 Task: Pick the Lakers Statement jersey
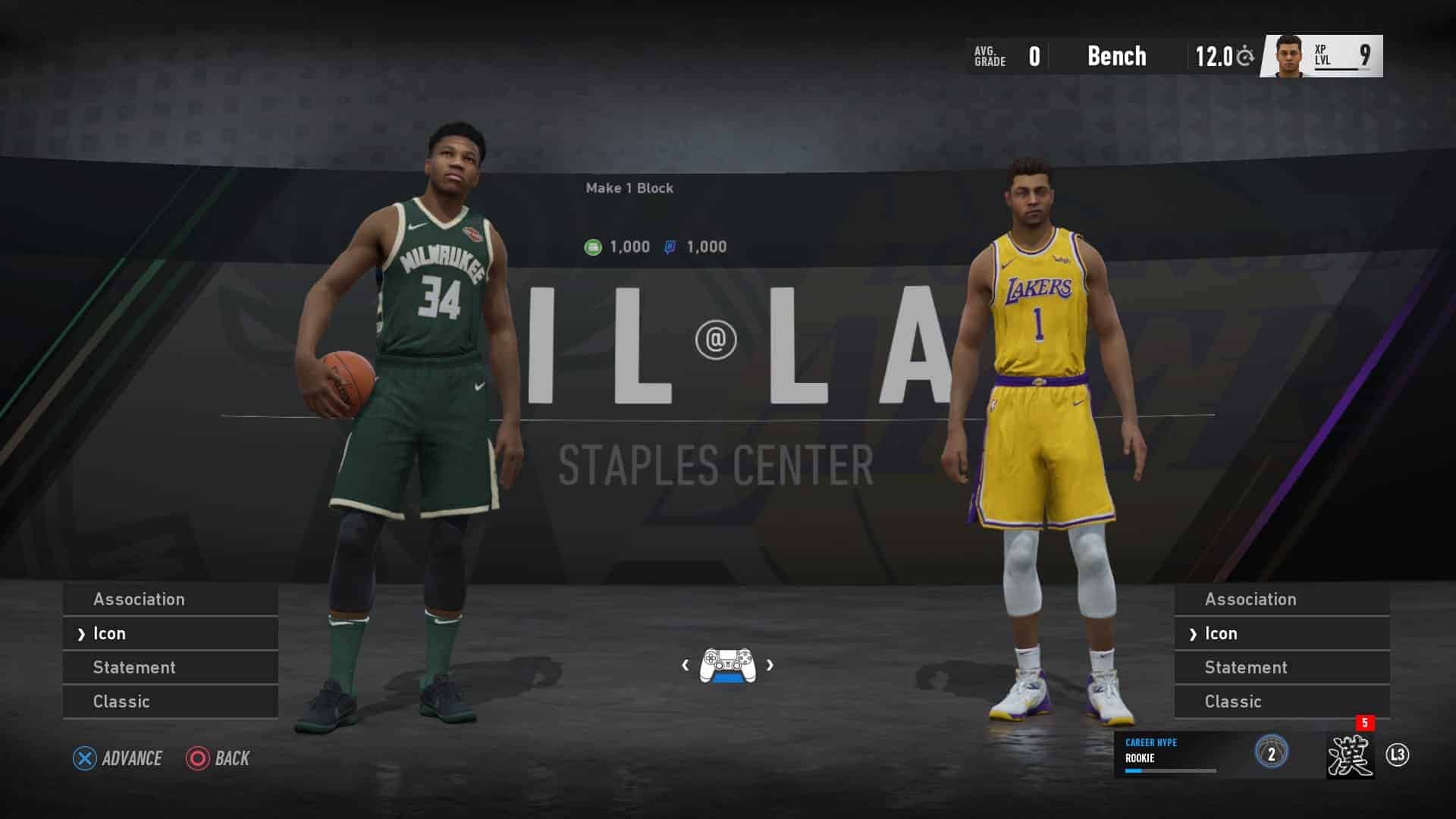[x=1282, y=667]
